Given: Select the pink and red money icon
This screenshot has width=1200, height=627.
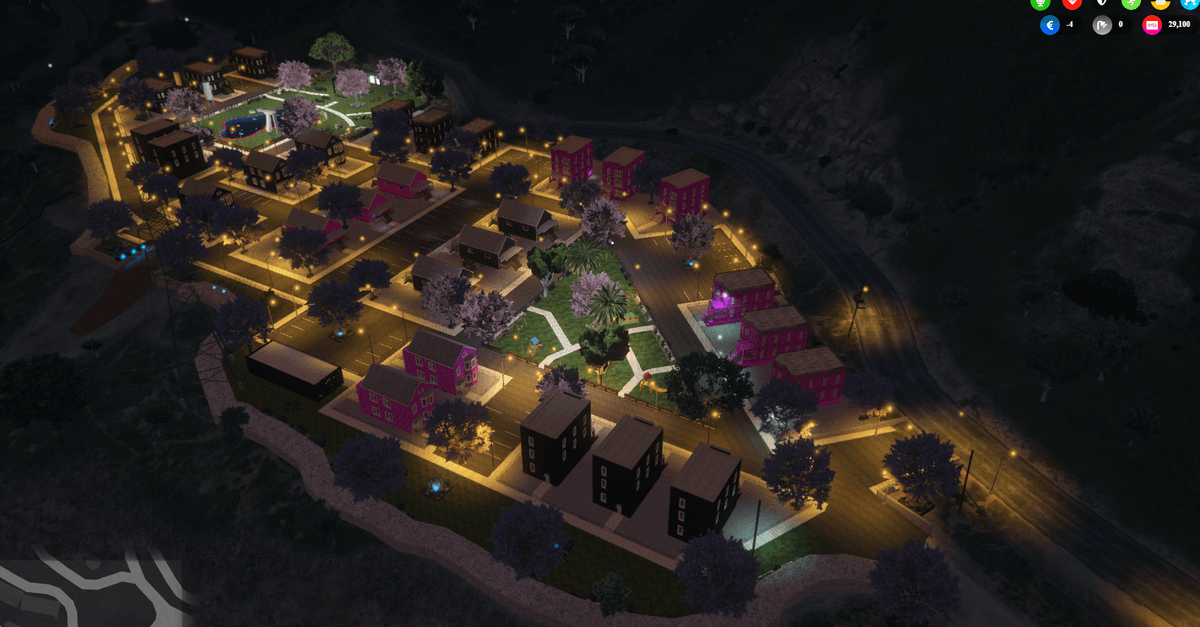Looking at the screenshot, I should click(x=1152, y=25).
